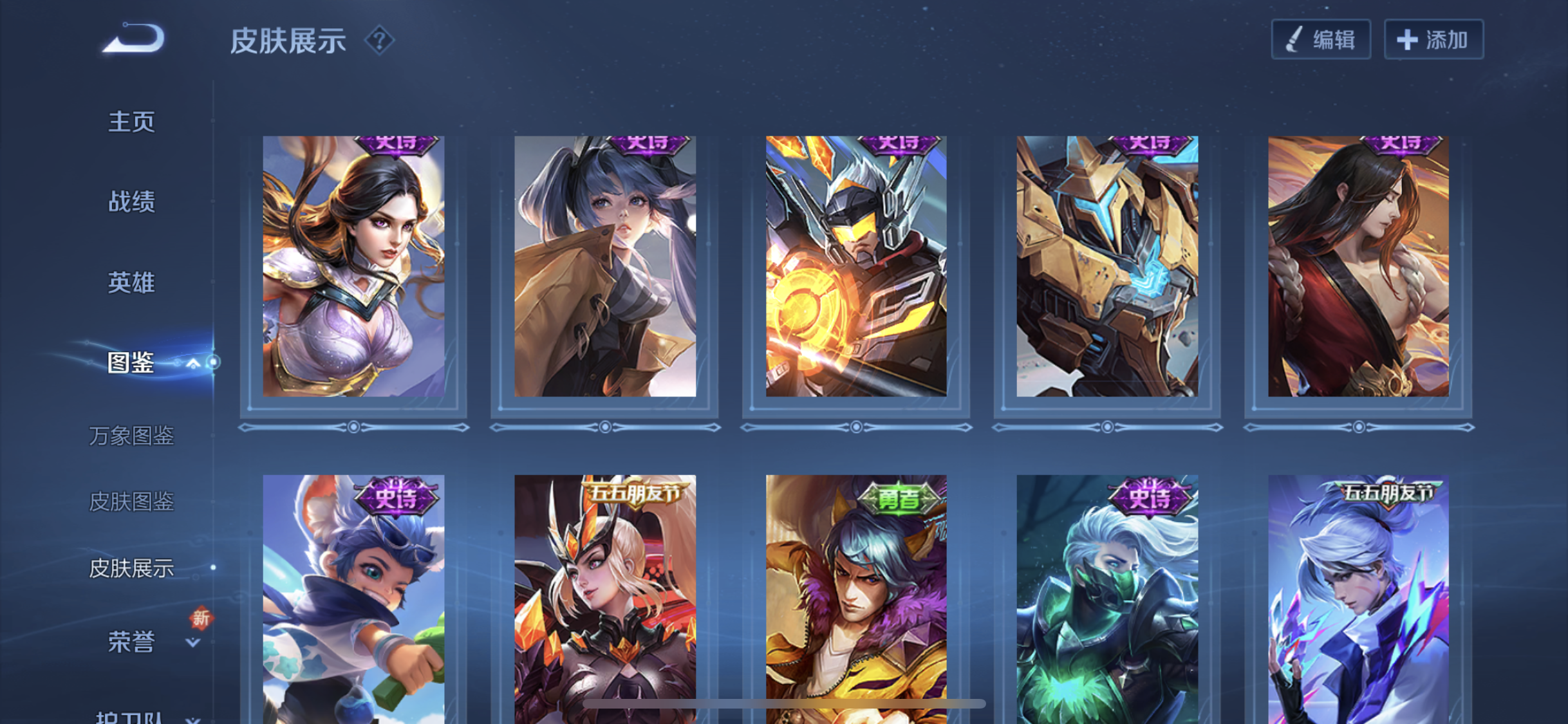The width and height of the screenshot is (1568, 724).
Task: Pick the red-robed long-haired man skin
Action: click(x=1358, y=266)
